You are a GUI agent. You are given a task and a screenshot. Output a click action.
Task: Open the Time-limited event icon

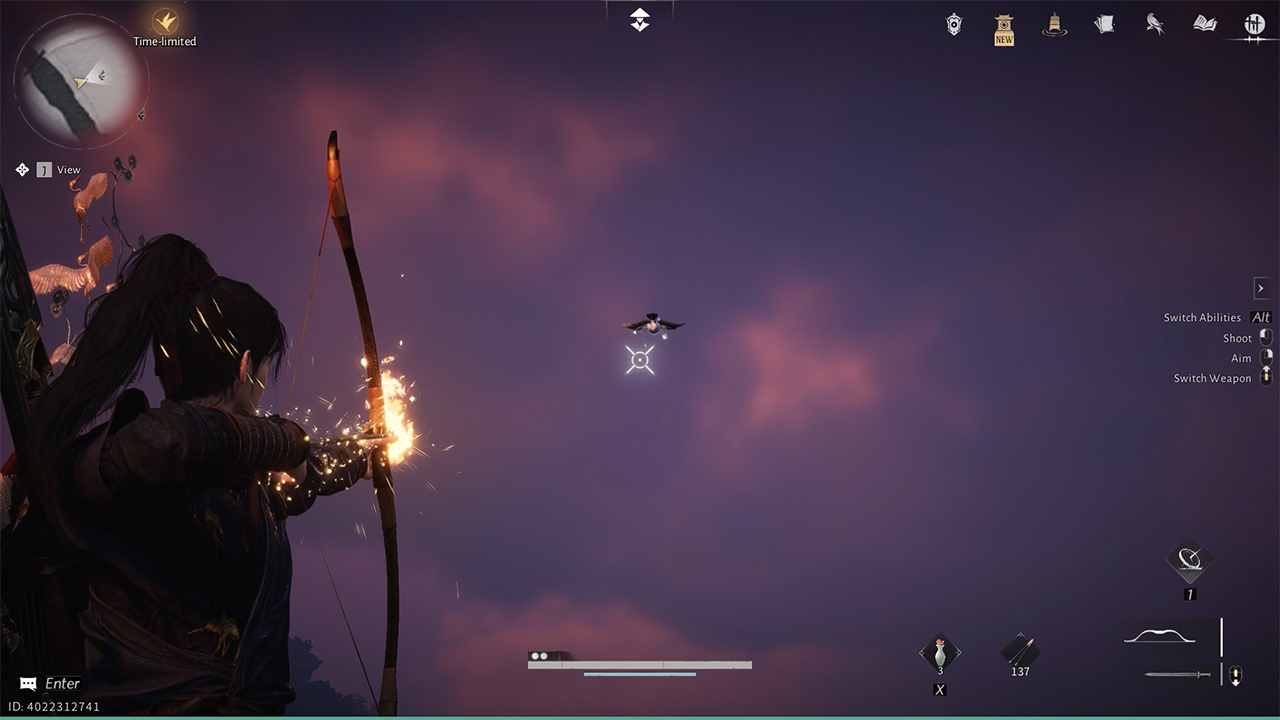click(x=165, y=22)
